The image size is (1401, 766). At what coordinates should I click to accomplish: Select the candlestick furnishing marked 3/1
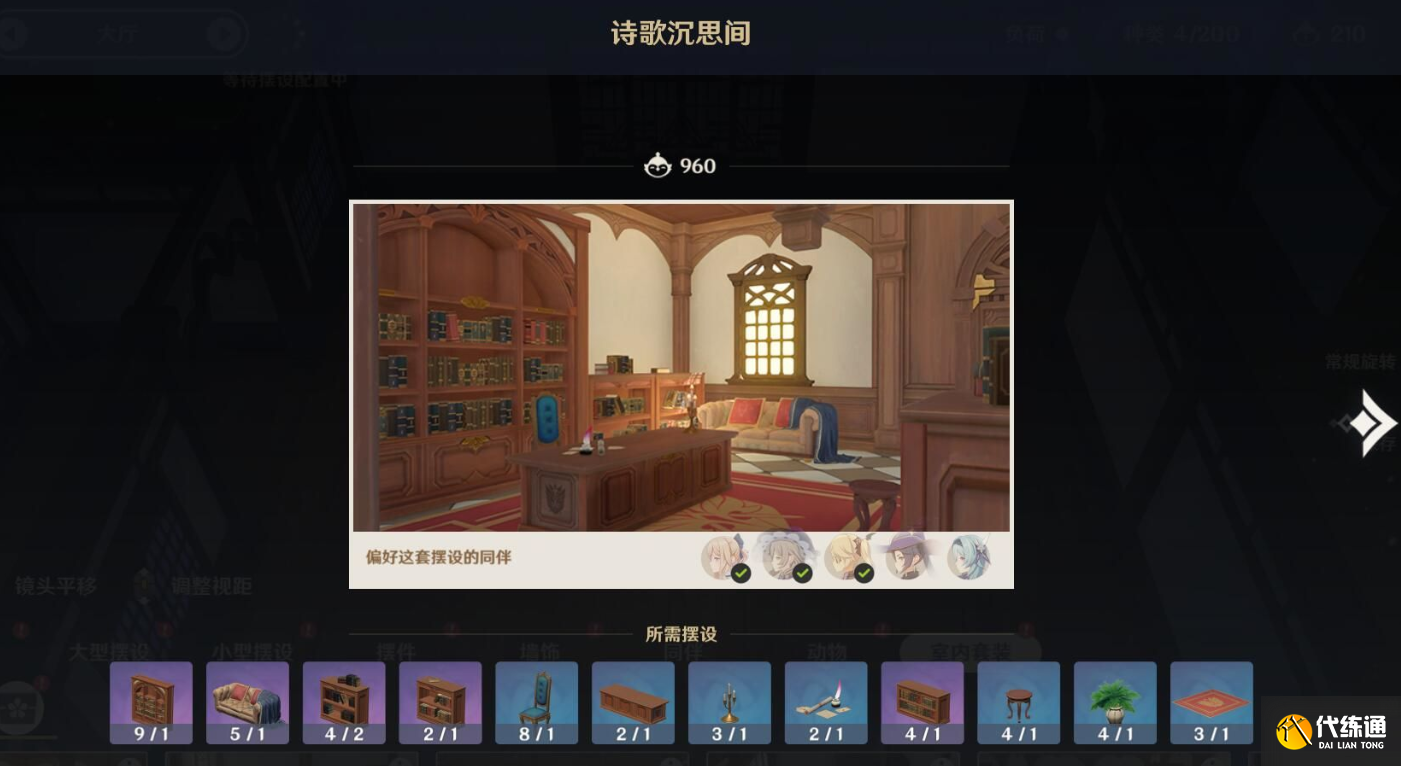click(x=729, y=703)
